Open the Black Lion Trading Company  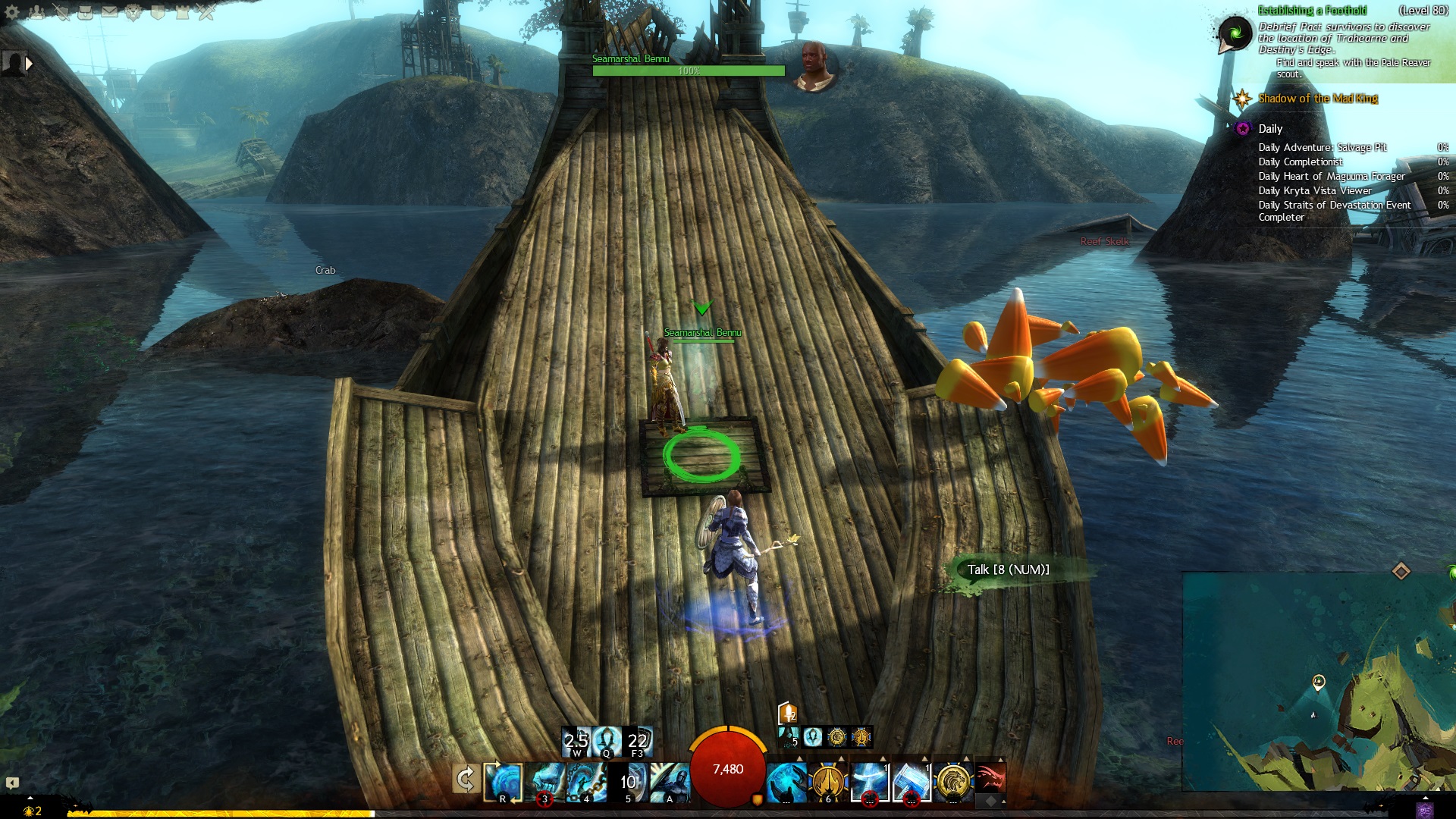click(134, 12)
